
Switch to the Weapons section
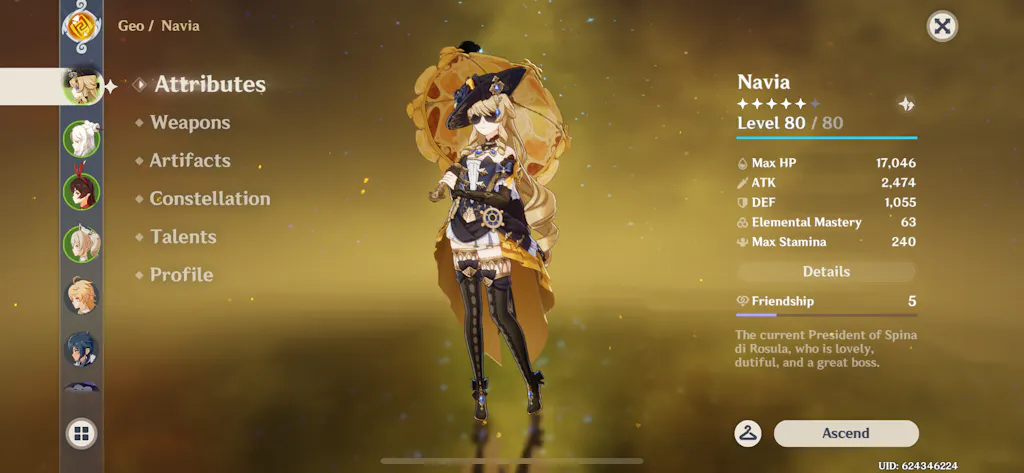(190, 123)
